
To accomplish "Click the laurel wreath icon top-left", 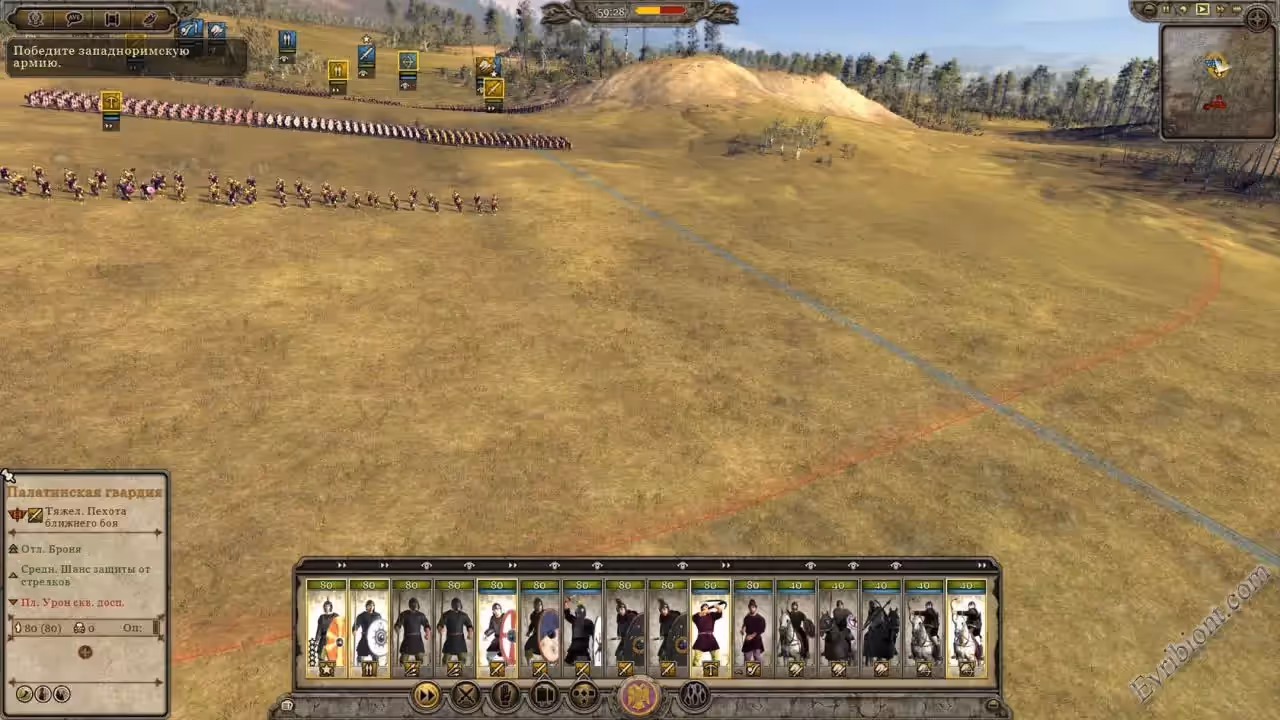I will (36, 18).
